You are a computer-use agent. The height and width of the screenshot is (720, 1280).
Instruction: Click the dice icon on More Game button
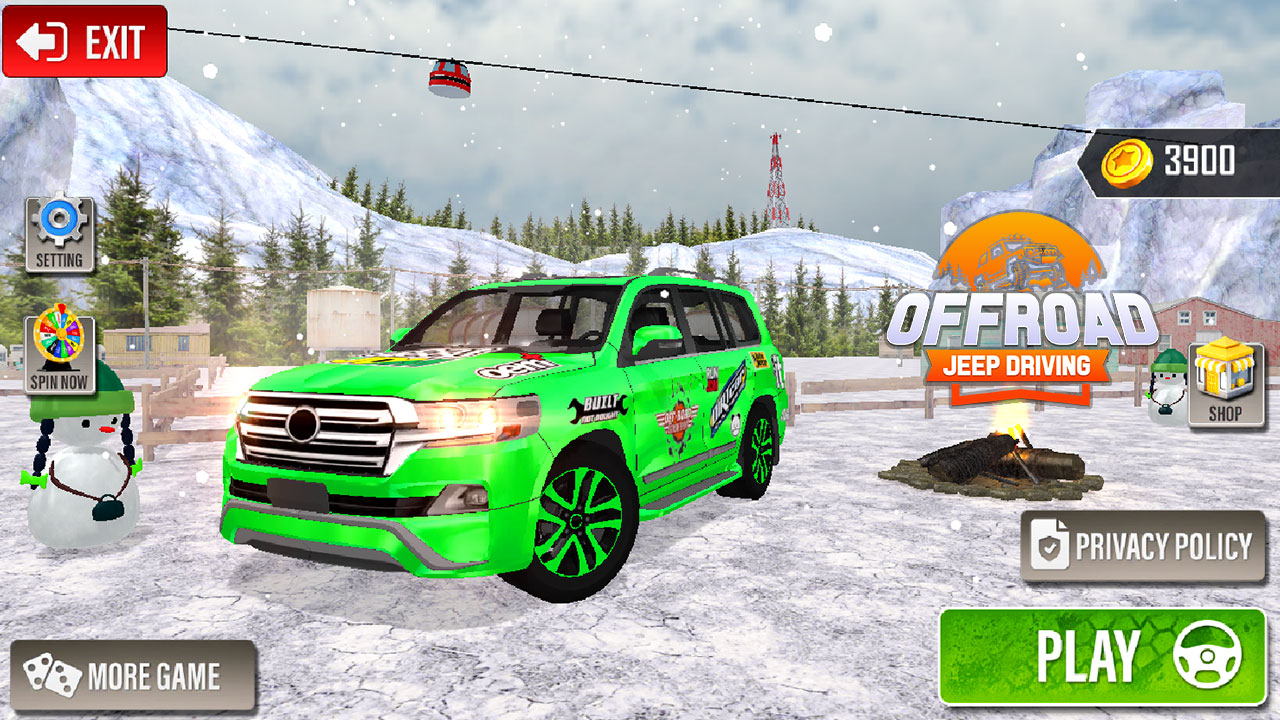coord(52,677)
